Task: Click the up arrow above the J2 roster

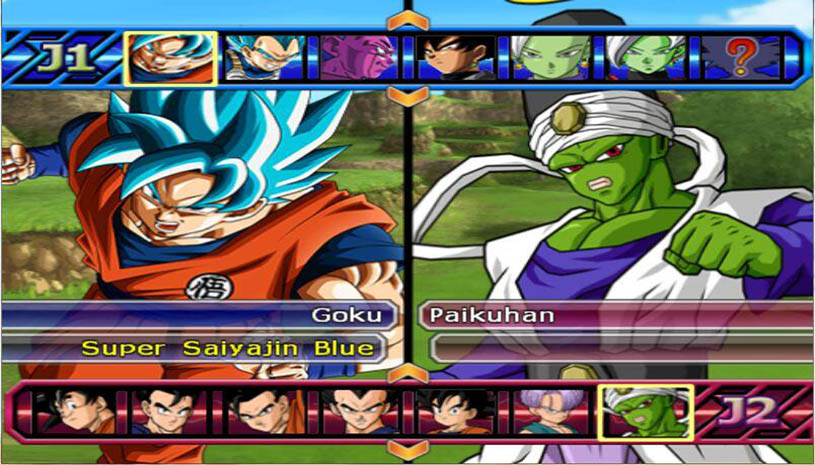Action: 407,373
